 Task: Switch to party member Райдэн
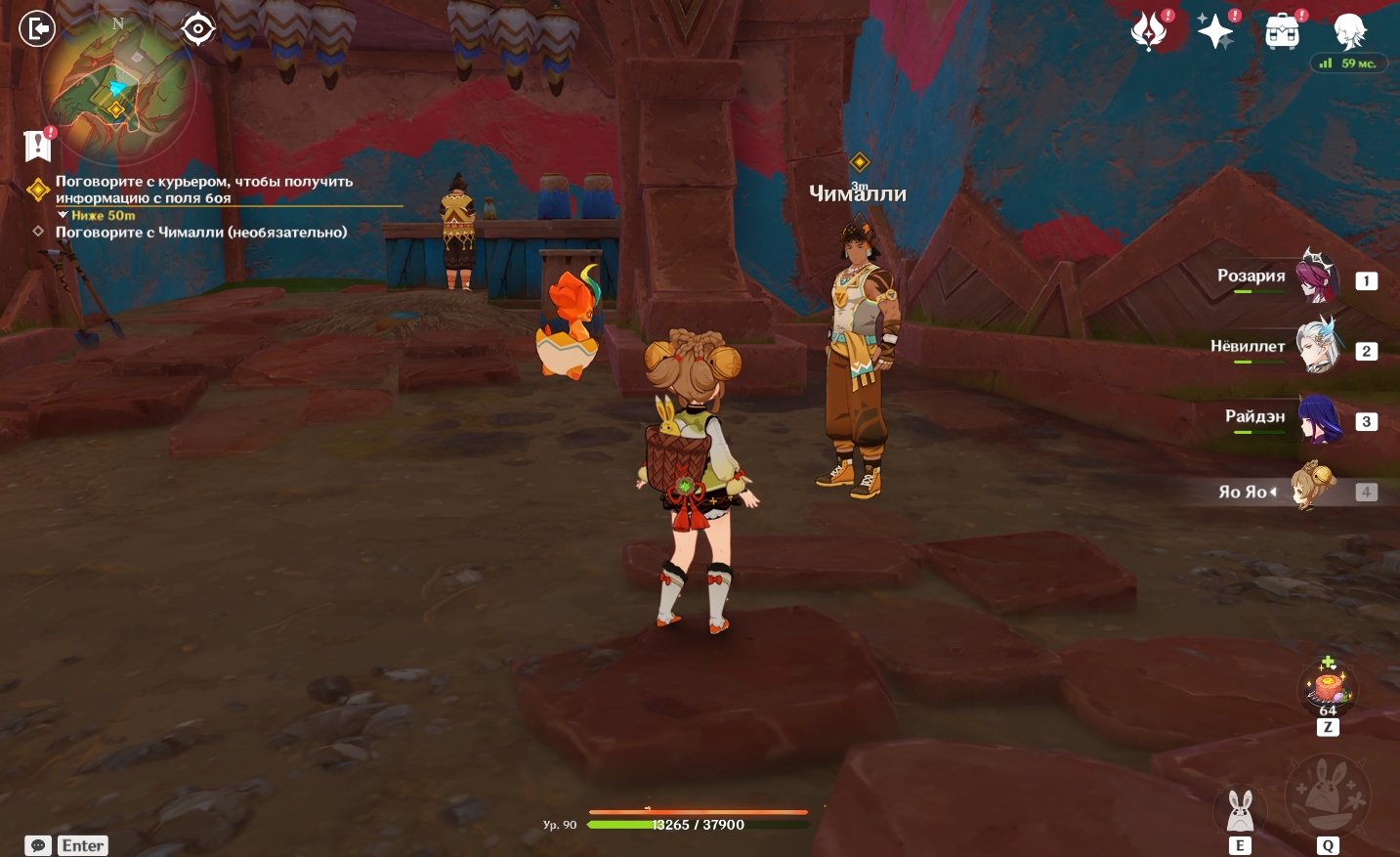click(1316, 418)
